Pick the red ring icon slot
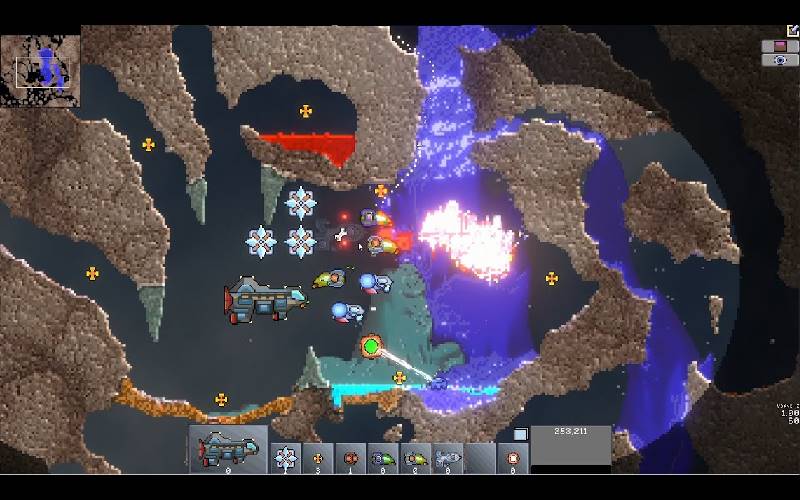 coord(513,458)
